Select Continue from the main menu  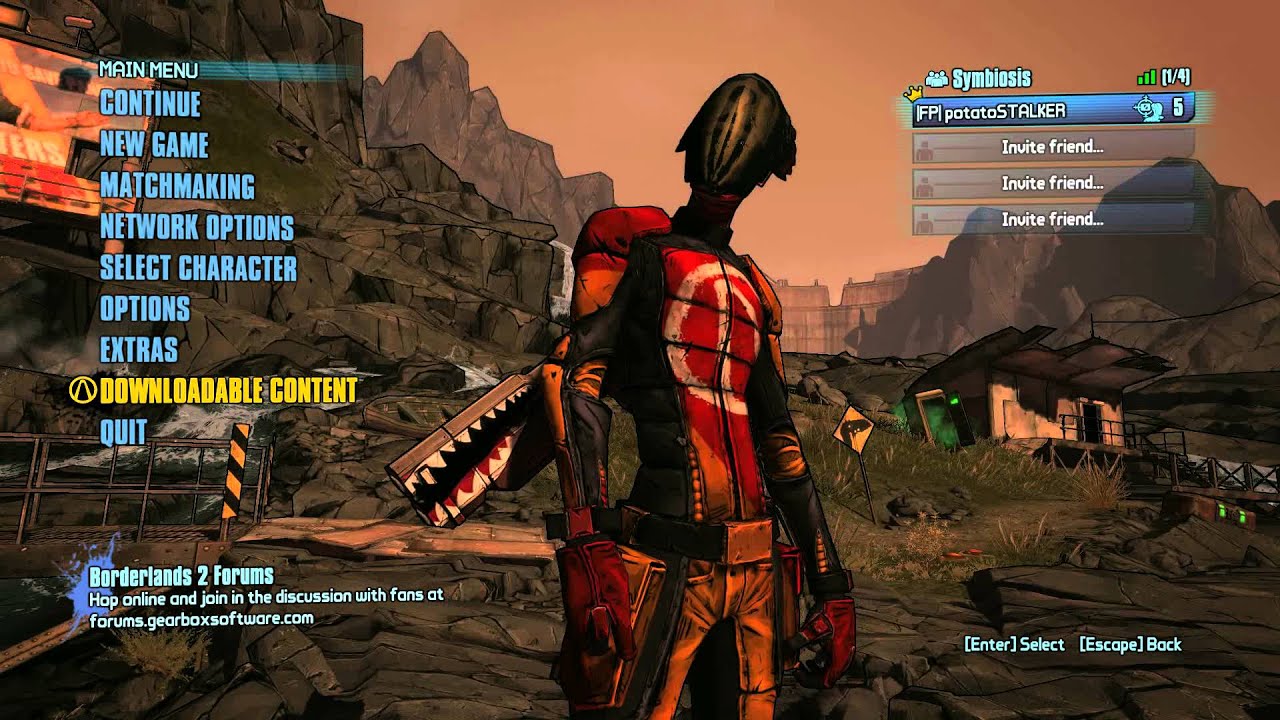pyautogui.click(x=150, y=104)
